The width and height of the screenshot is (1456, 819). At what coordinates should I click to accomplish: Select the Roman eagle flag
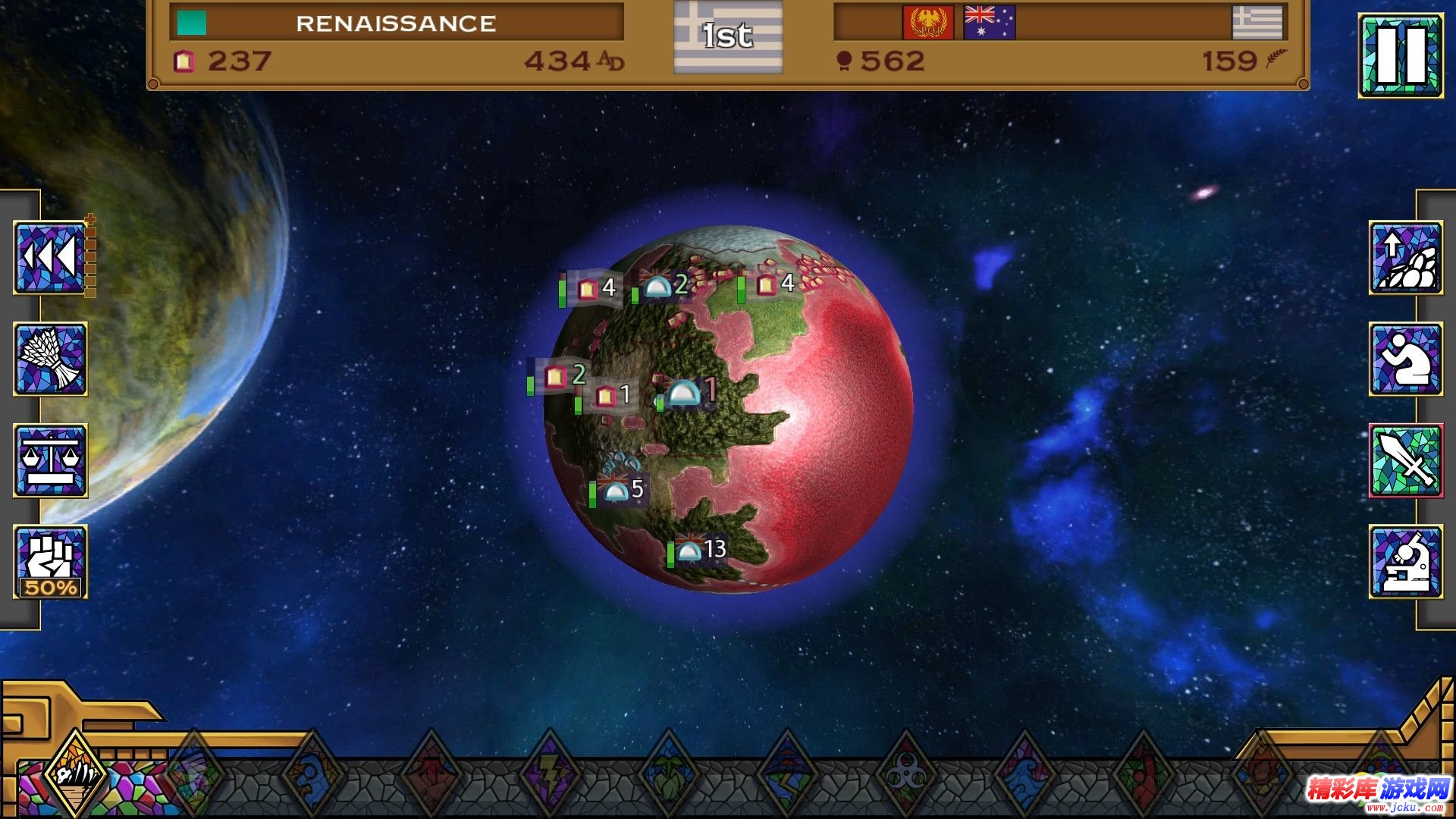[927, 23]
